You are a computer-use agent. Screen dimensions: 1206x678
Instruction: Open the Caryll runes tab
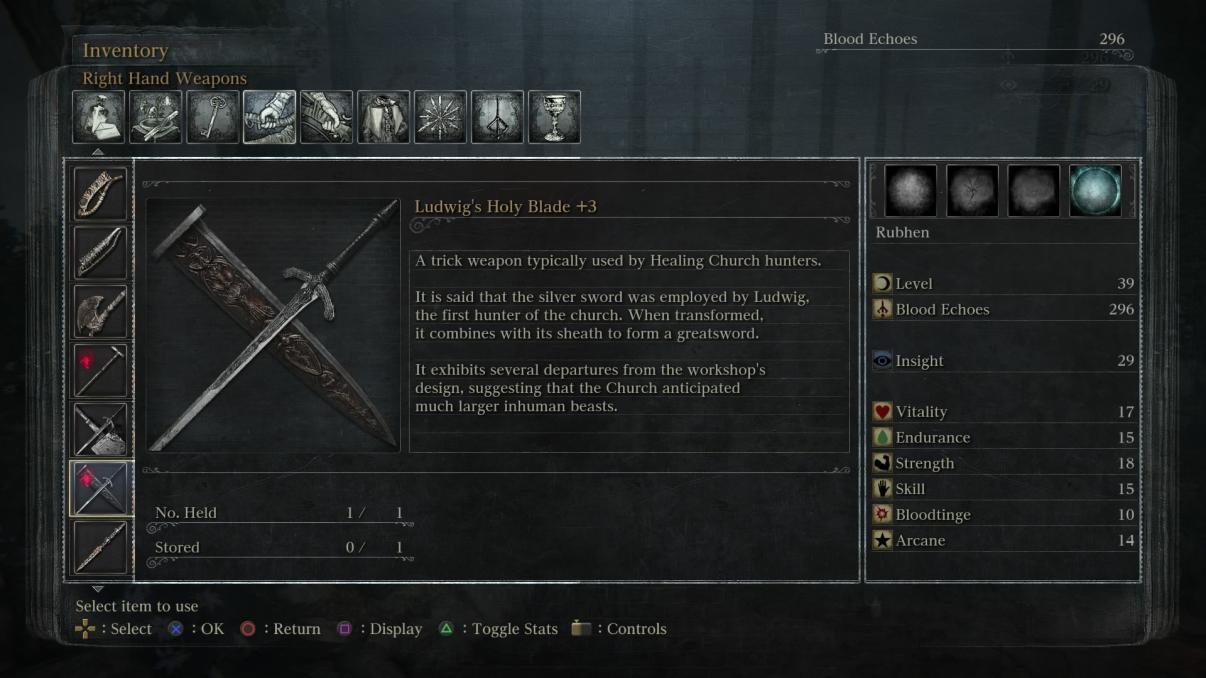(497, 117)
